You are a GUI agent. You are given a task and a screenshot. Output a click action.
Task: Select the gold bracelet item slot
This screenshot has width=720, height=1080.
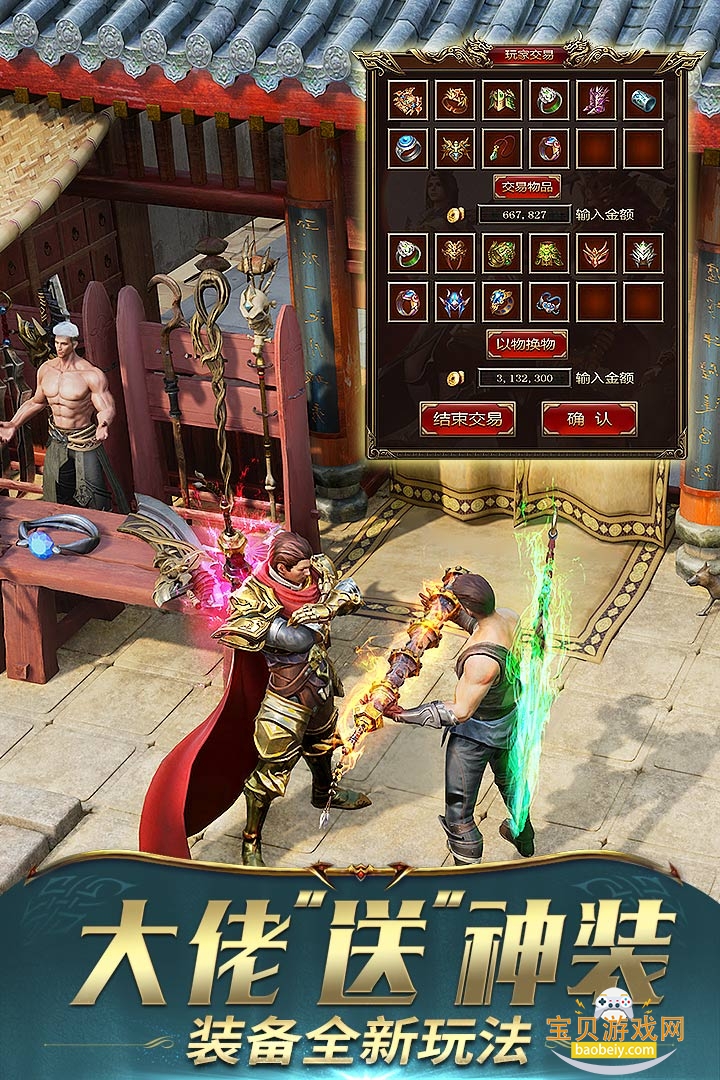455,100
